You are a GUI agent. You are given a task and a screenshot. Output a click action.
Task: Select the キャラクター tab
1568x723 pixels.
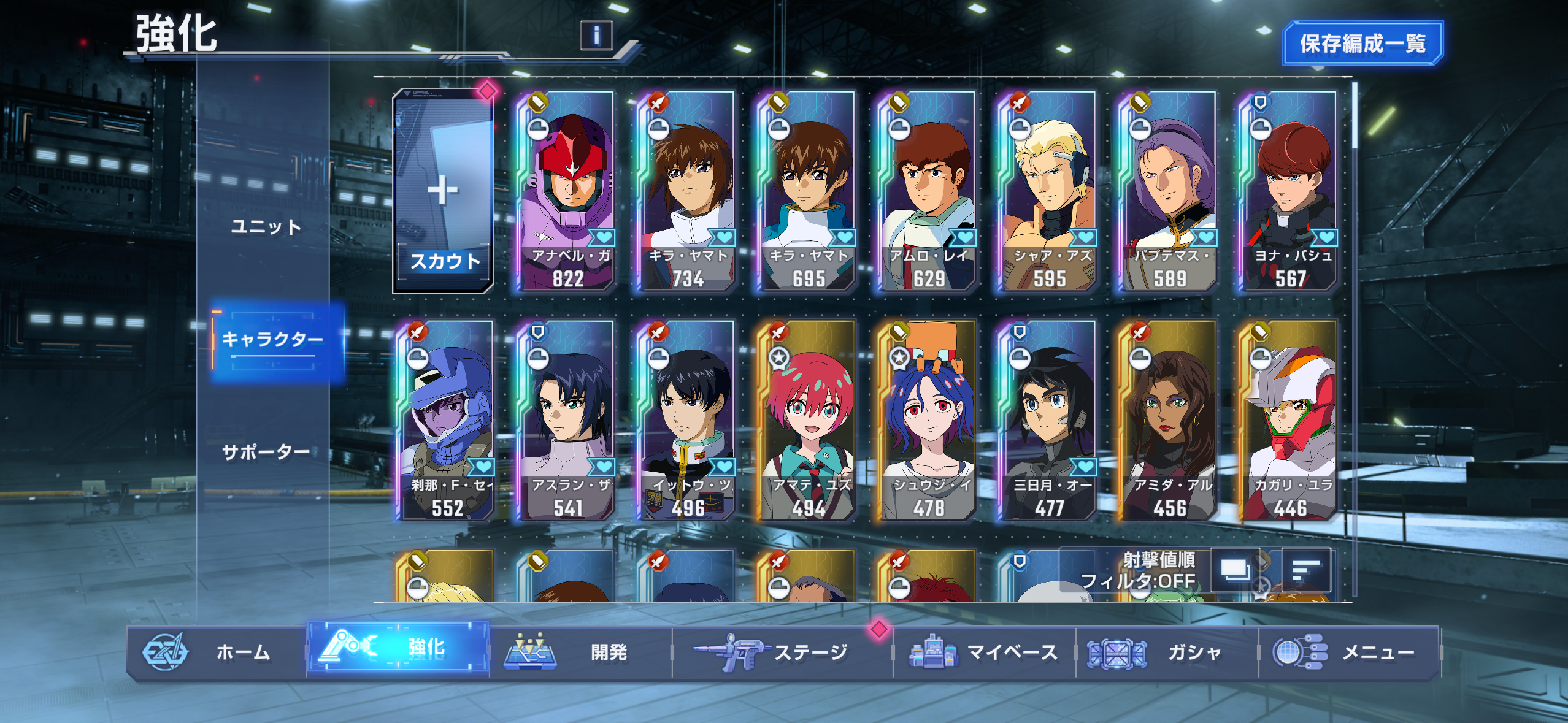(272, 340)
